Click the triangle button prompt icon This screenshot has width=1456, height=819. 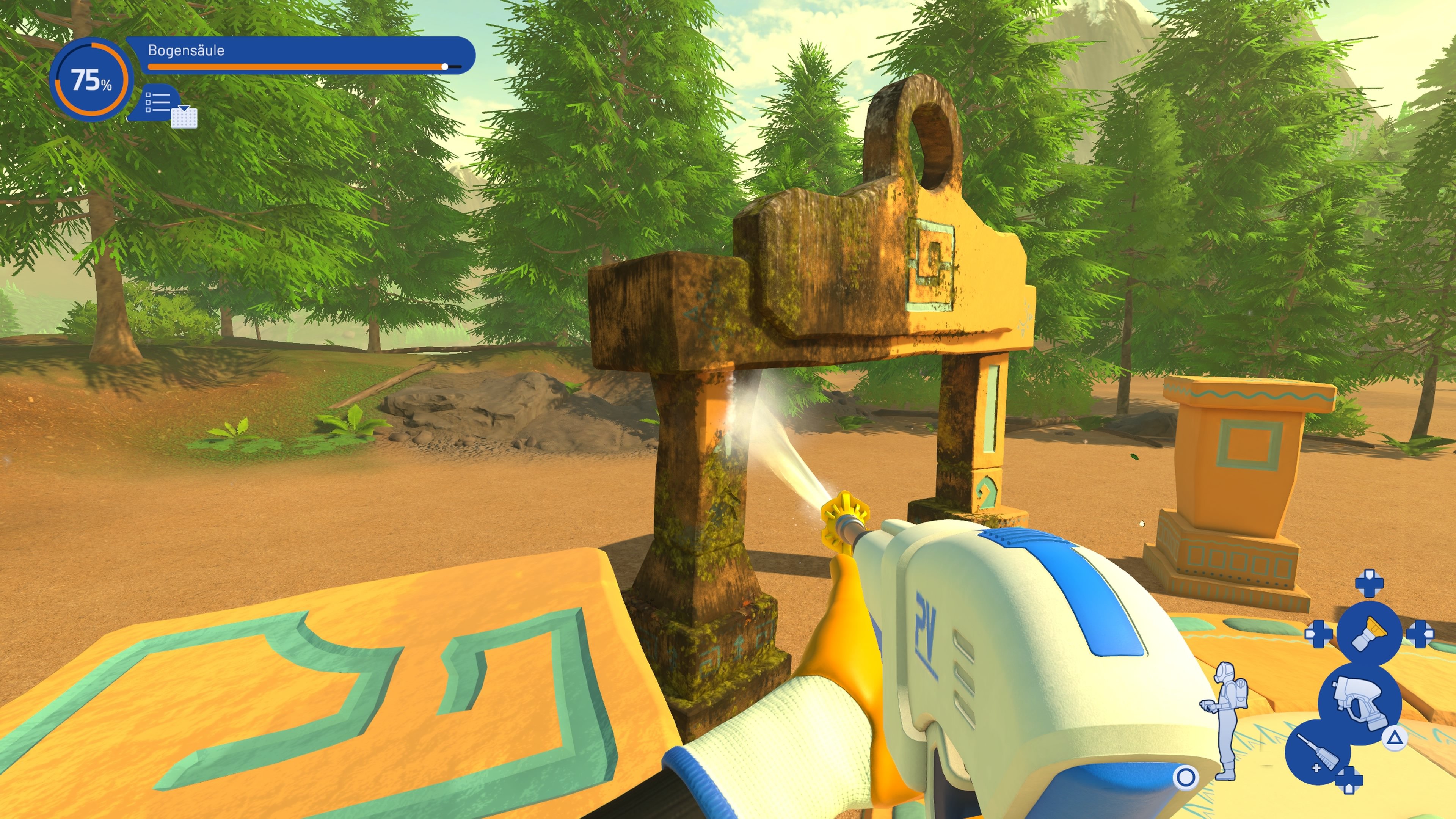tap(1395, 738)
